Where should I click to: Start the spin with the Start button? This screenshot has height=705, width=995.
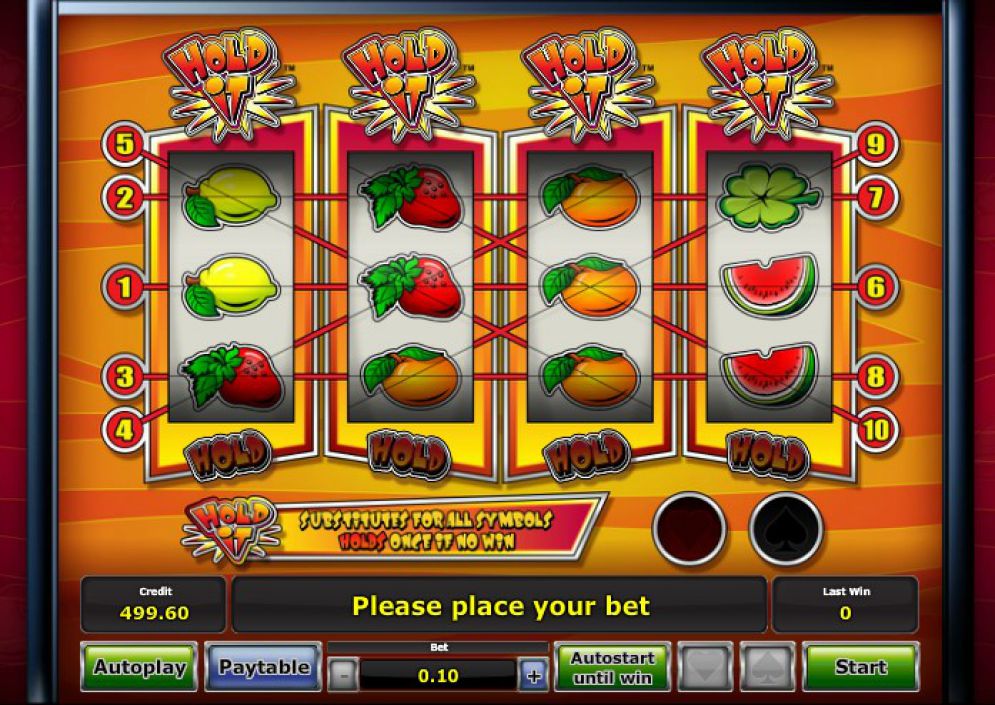(x=860, y=667)
